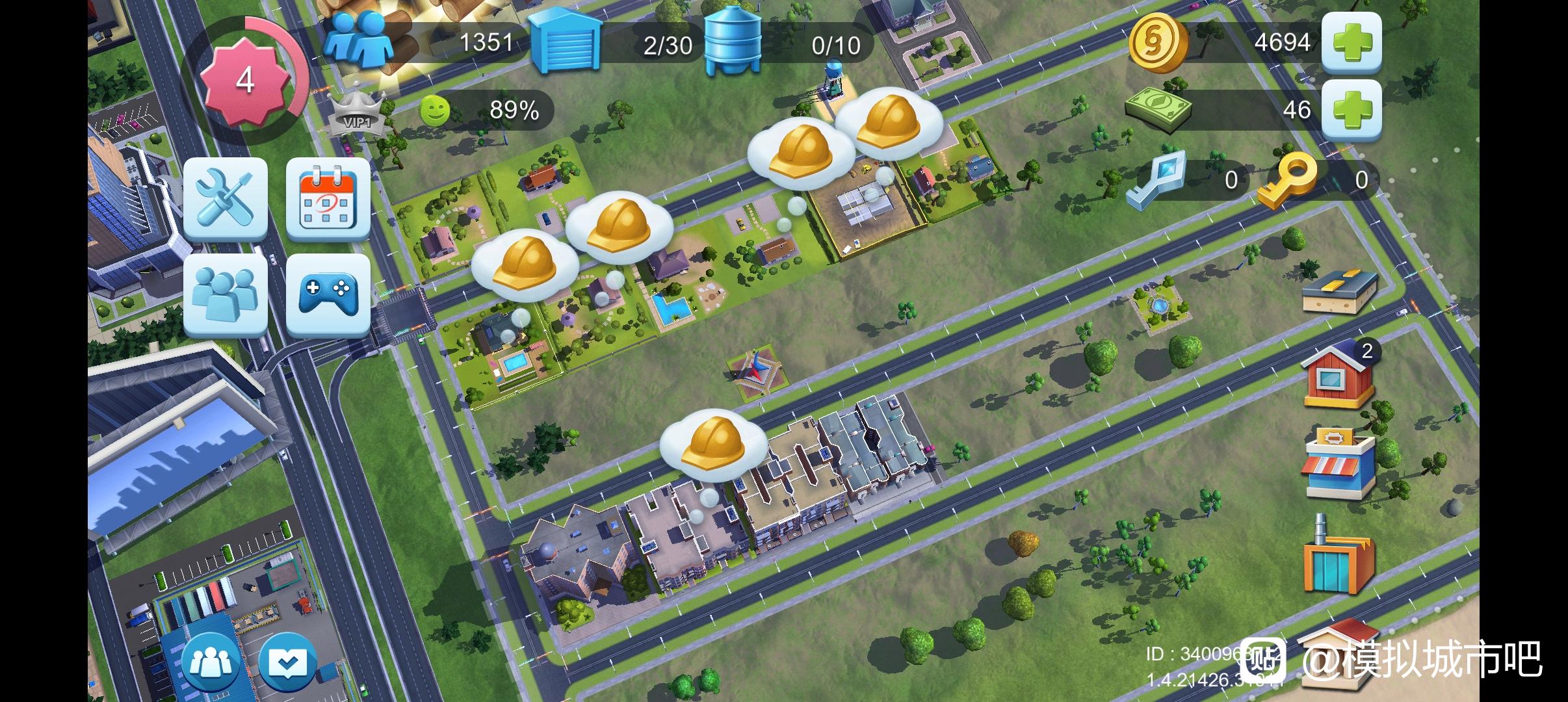Tap the green smiley happiness indicator
Image resolution: width=1568 pixels, height=702 pixels.
tap(434, 110)
